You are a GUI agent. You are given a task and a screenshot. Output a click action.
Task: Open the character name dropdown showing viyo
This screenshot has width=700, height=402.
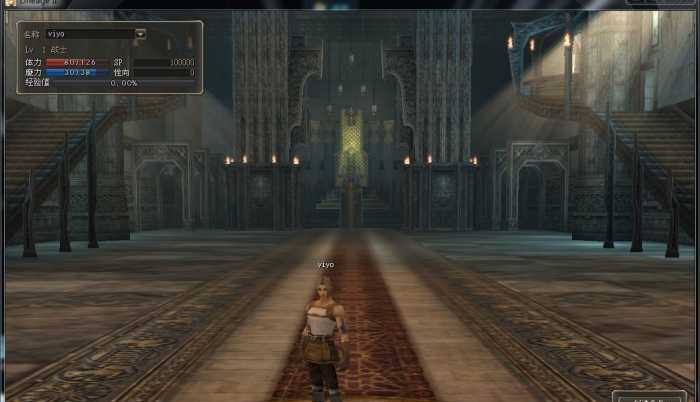click(140, 34)
